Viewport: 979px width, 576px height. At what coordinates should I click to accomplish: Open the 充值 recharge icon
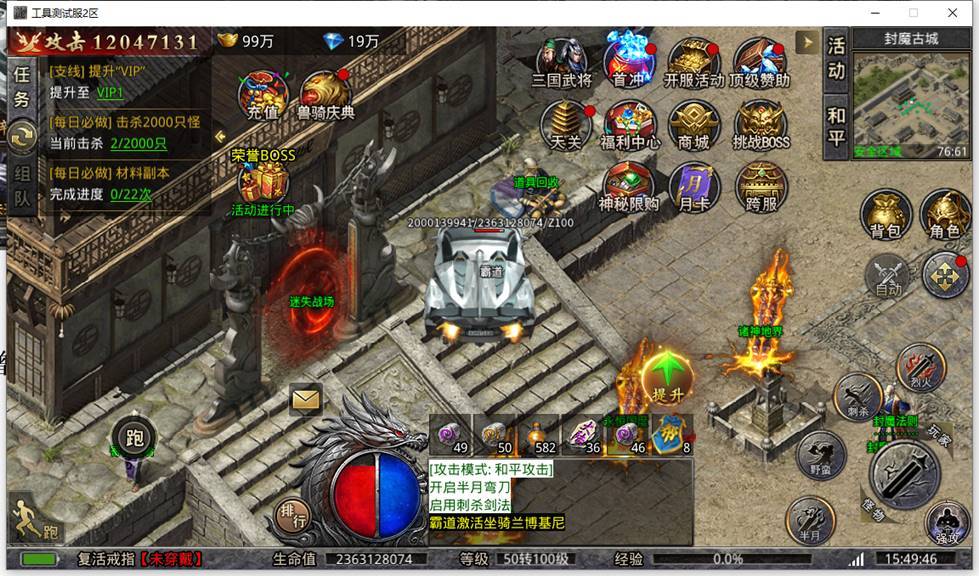point(262,94)
